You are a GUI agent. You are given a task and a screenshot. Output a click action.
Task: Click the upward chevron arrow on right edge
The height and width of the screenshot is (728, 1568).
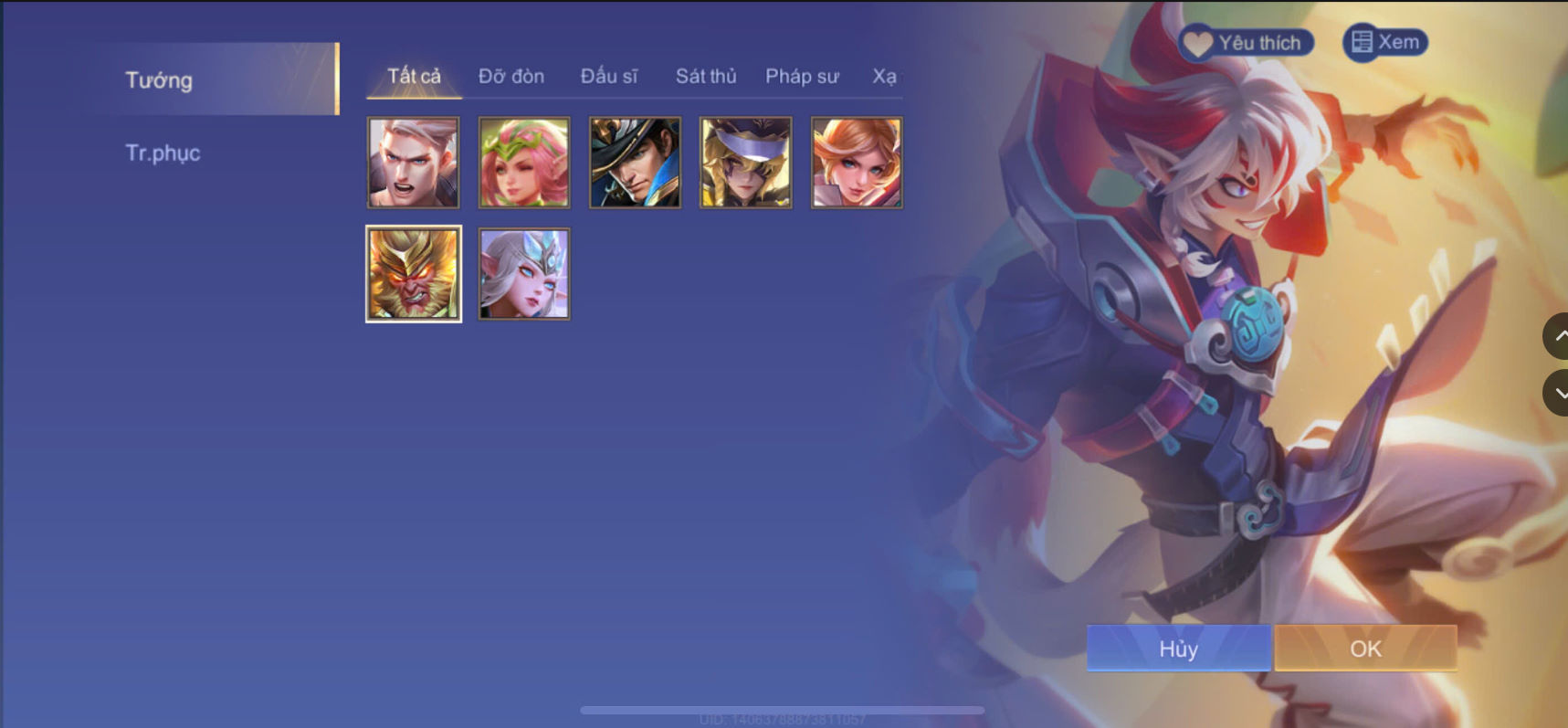[1558, 335]
